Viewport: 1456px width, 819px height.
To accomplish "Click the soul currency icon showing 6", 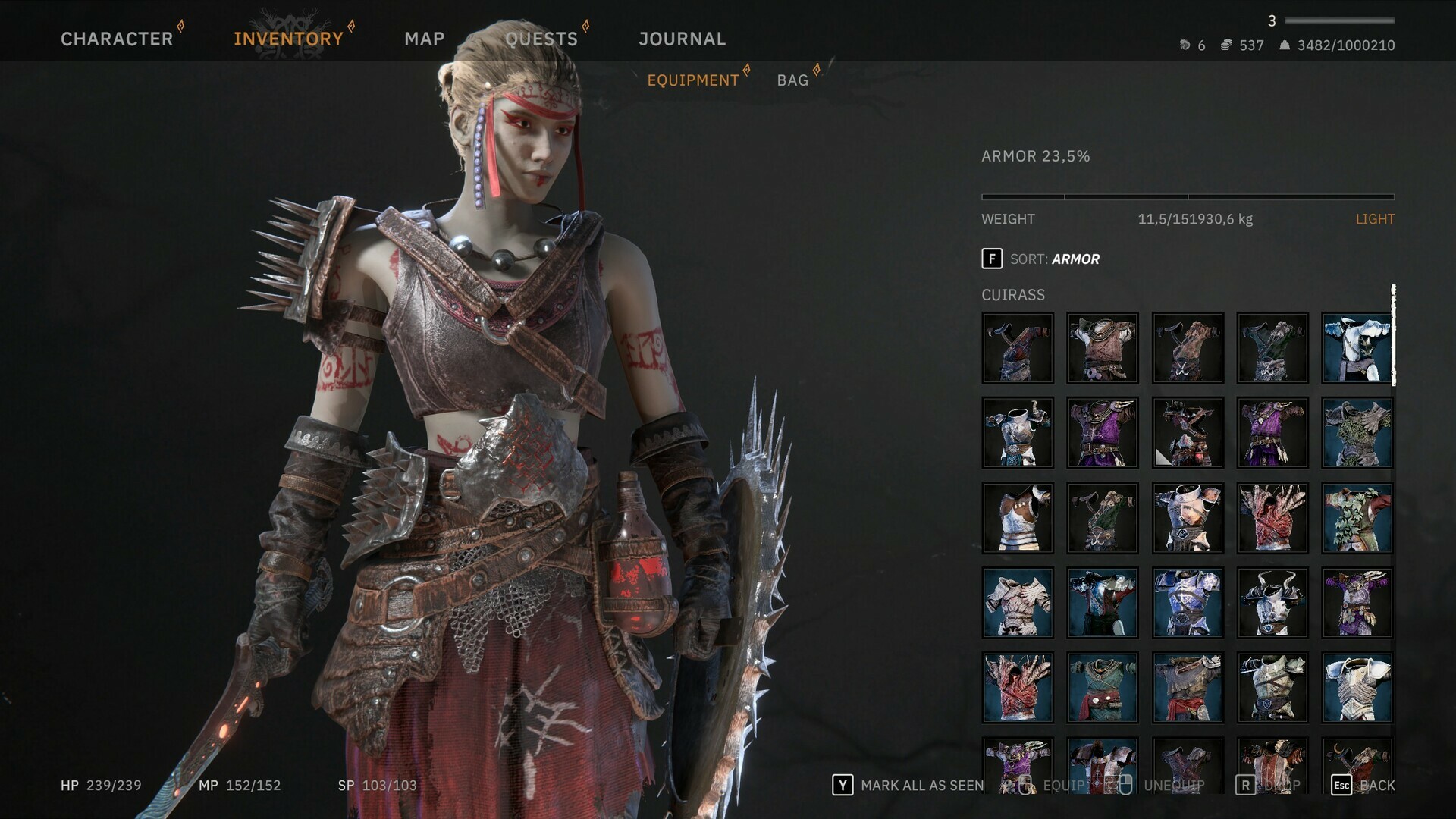I will [1187, 46].
